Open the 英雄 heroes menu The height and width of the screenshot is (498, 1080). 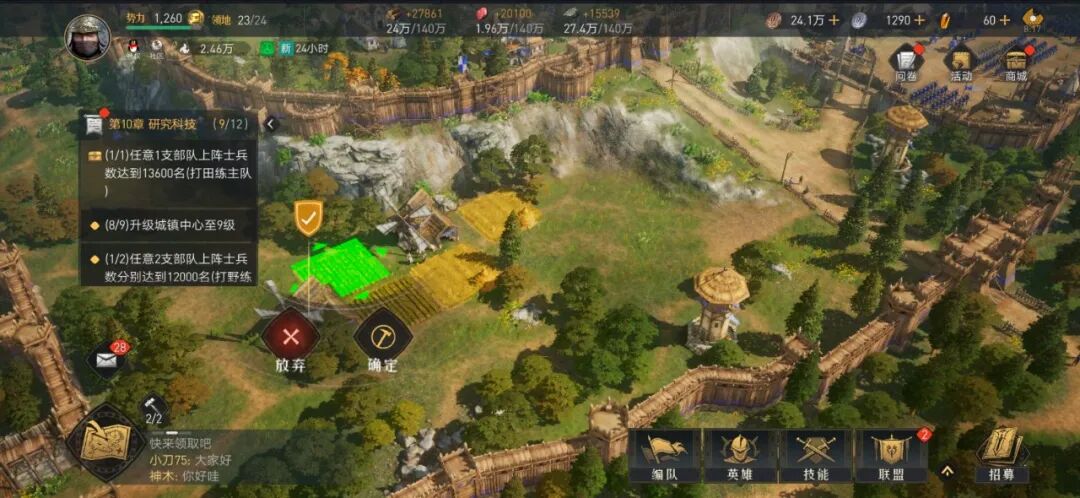point(739,456)
